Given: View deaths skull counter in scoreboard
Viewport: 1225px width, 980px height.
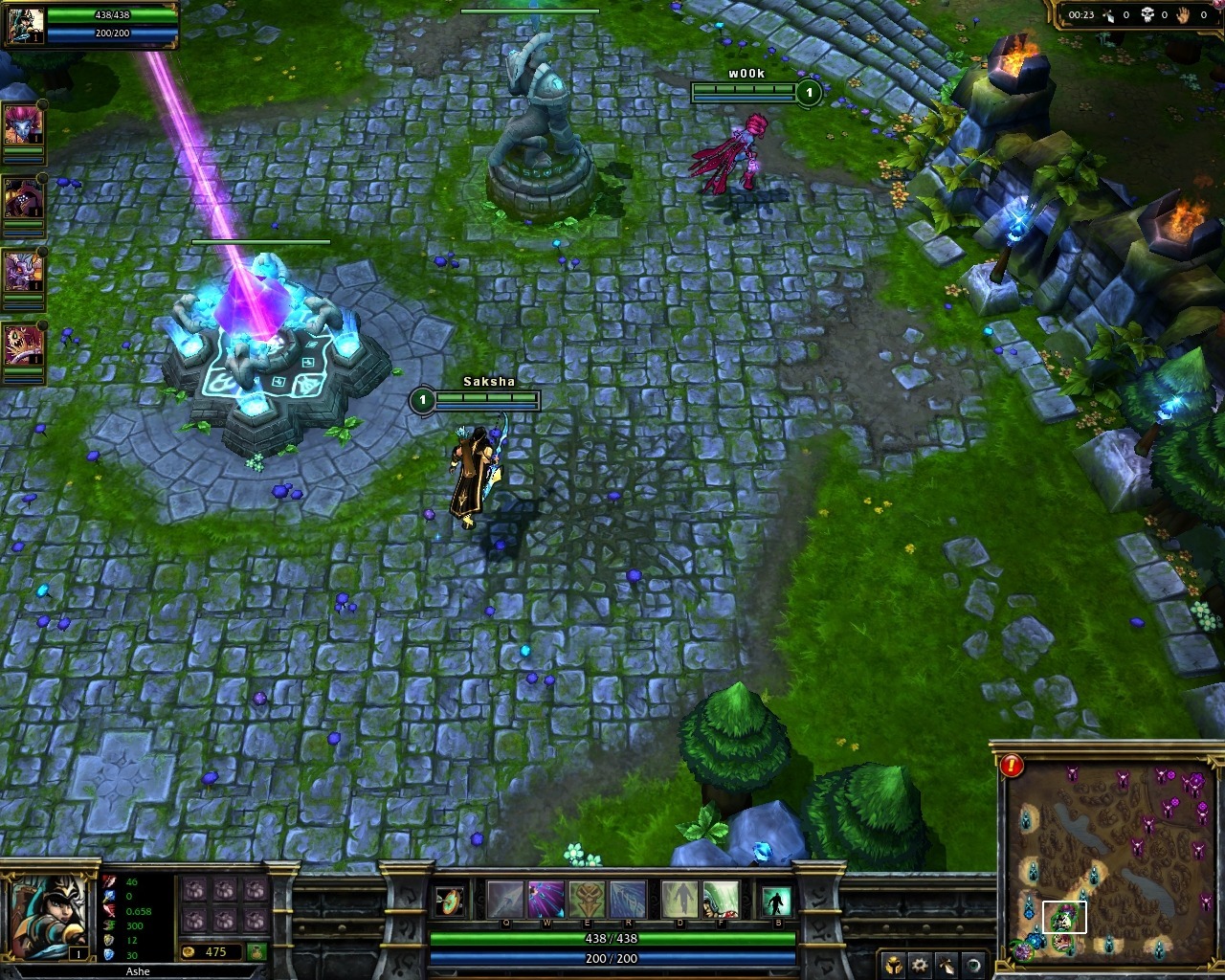Looking at the screenshot, I should (x=1147, y=14).
